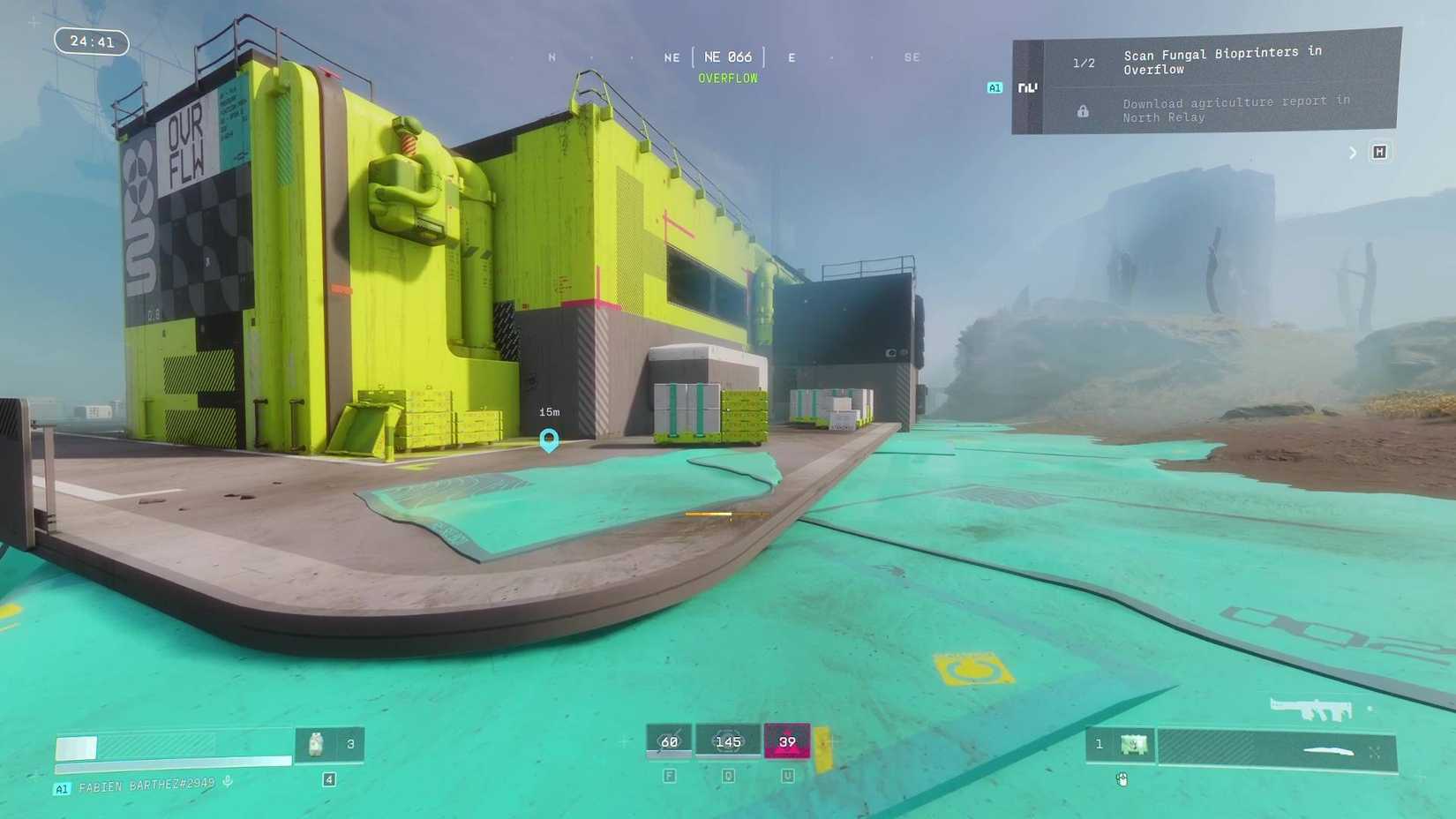
Task: Click the padlock icon on the locked objective
Action: click(1083, 109)
